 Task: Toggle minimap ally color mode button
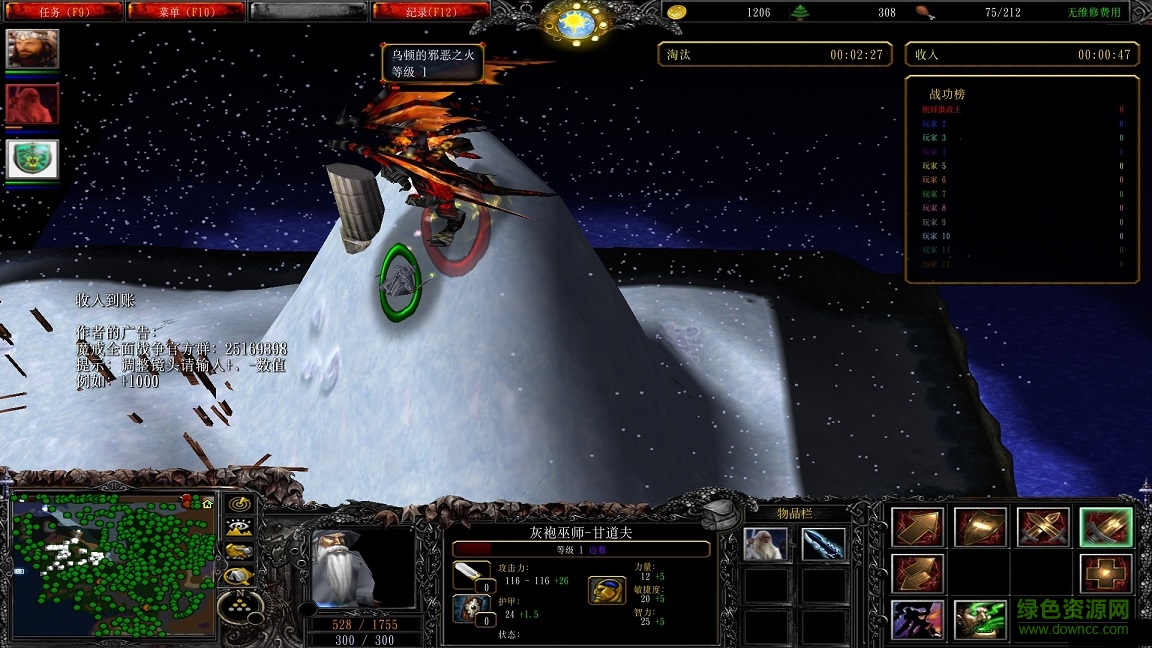point(239,552)
